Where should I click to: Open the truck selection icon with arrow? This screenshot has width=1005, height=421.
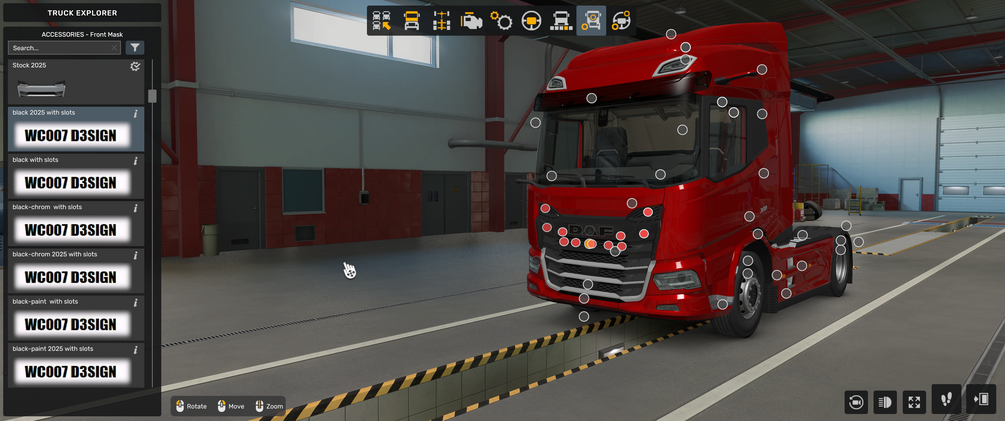tap(381, 20)
